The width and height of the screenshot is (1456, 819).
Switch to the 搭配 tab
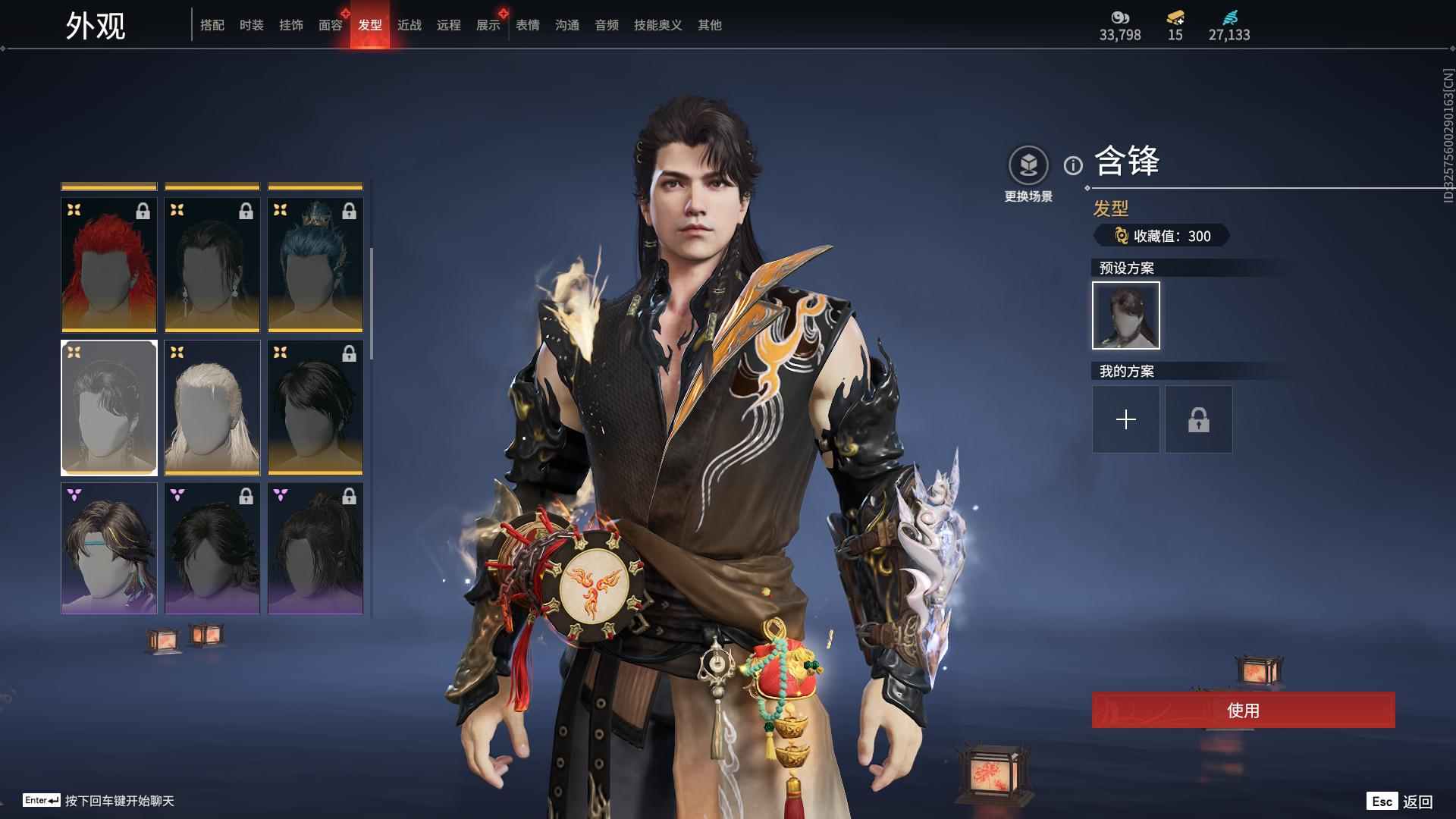[x=212, y=25]
